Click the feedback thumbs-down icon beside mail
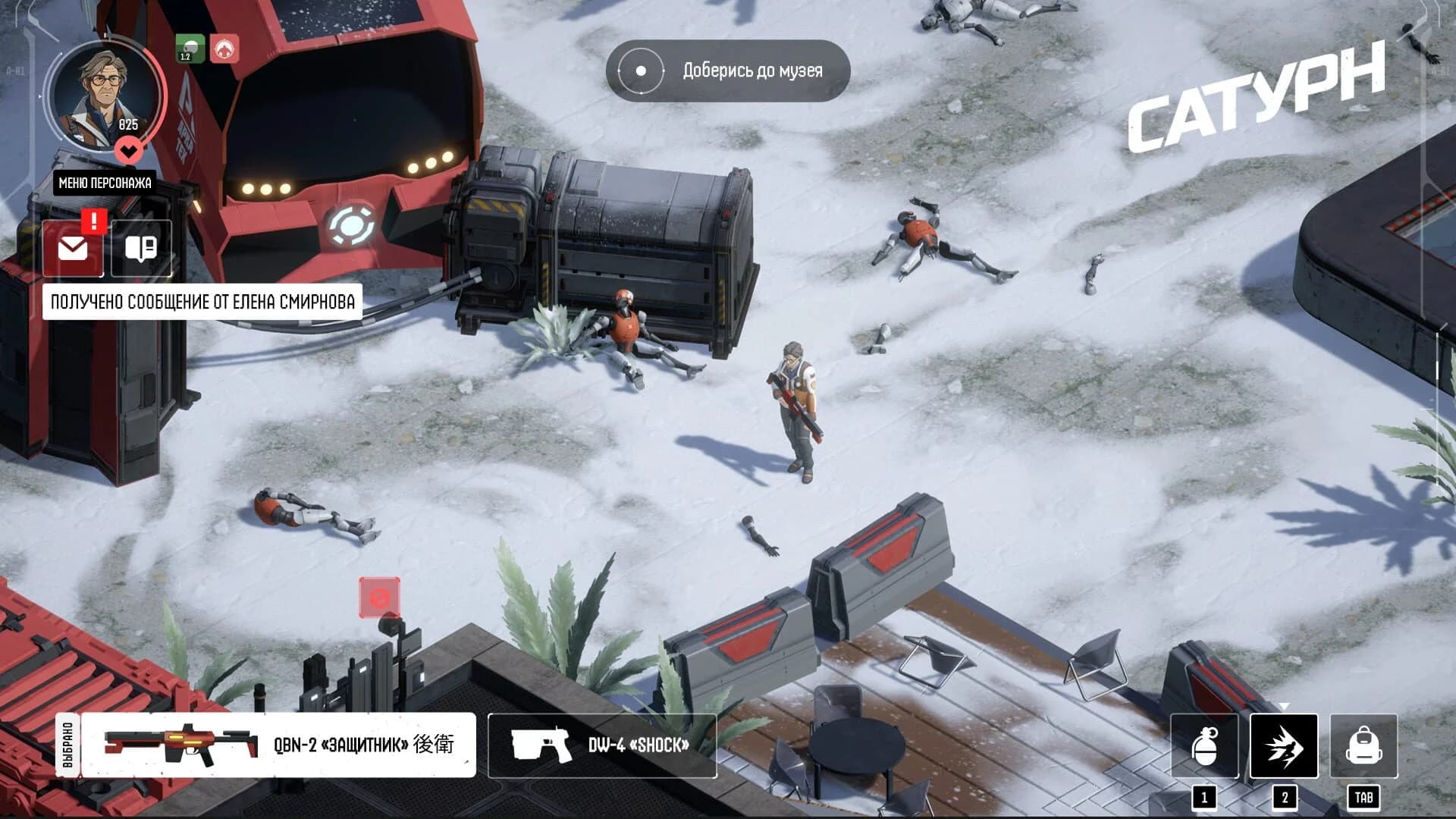The image size is (1456, 819). (x=140, y=247)
